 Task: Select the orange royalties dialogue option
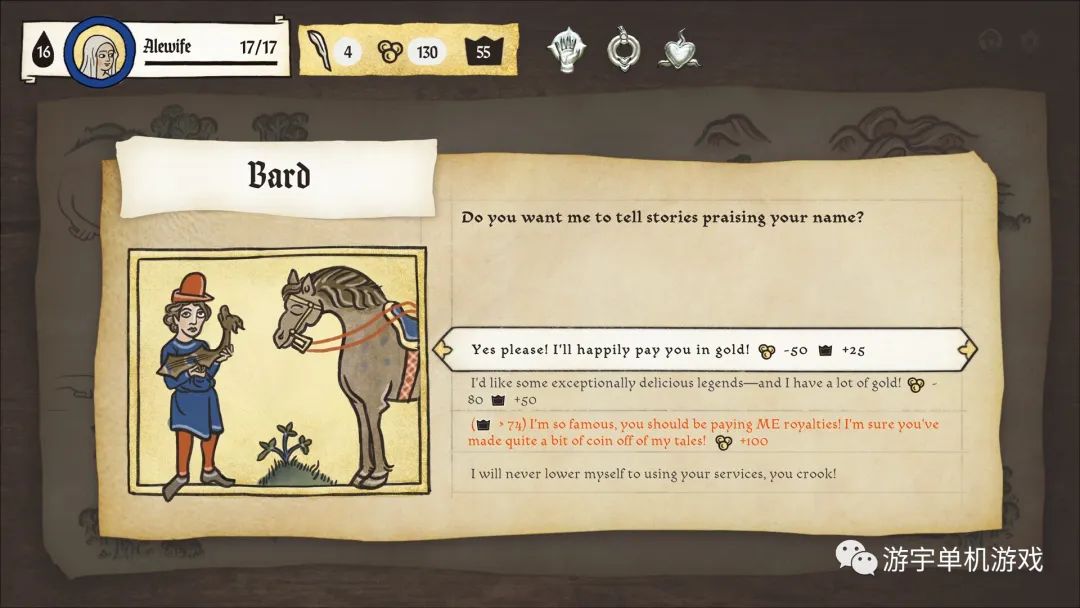(704, 432)
